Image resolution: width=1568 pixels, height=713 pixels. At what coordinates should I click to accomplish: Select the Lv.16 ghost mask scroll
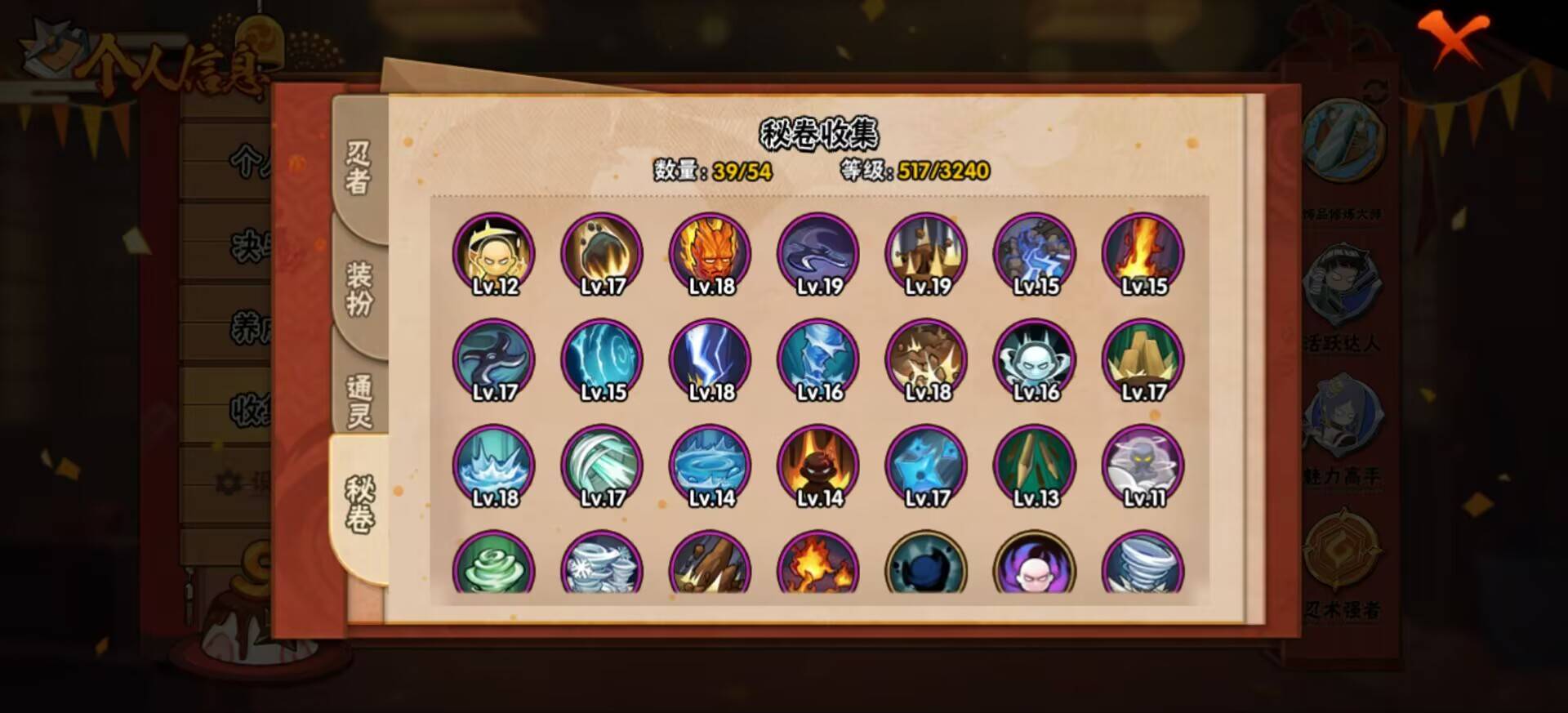(x=1034, y=360)
